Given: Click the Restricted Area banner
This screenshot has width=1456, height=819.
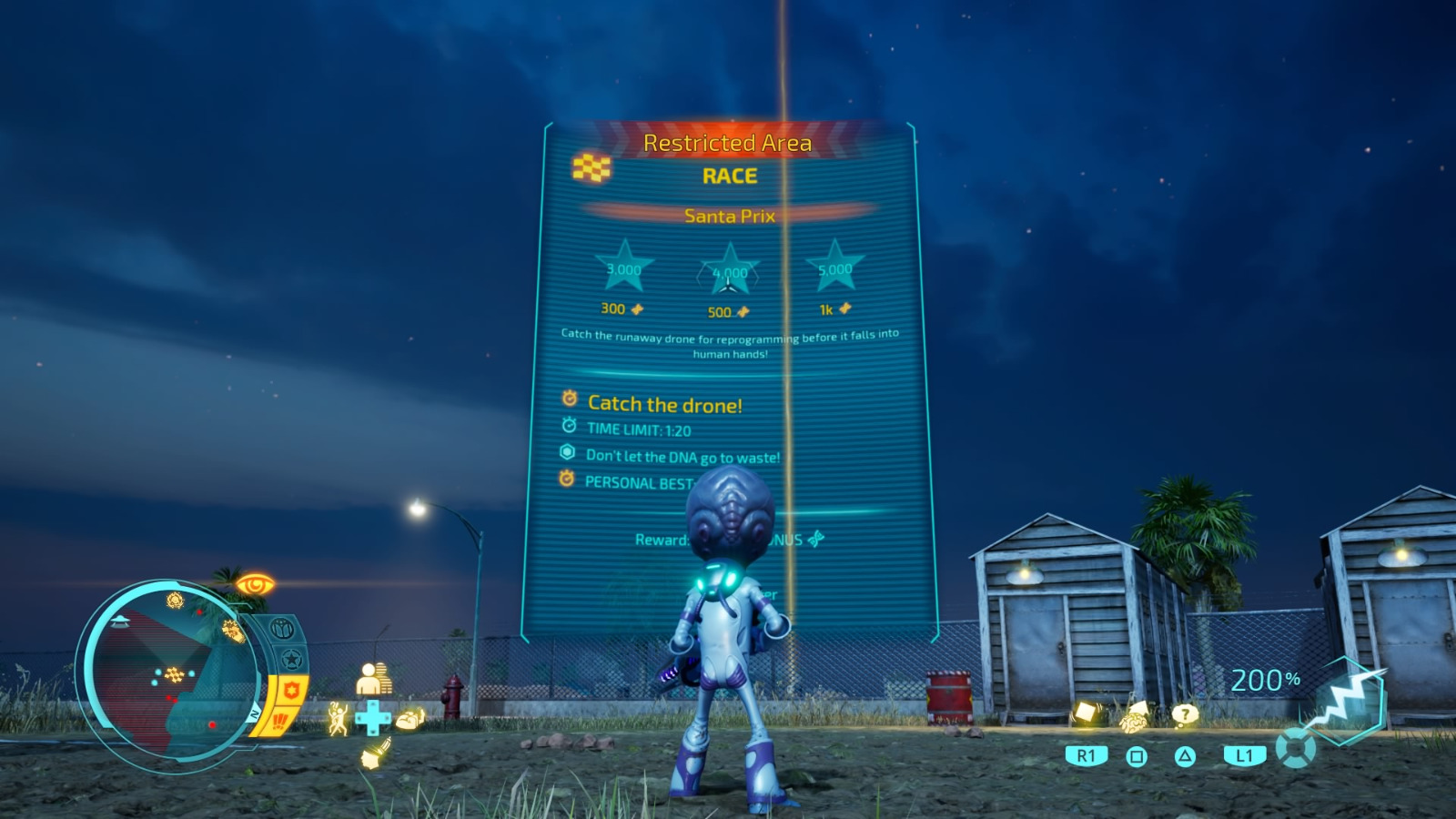Looking at the screenshot, I should click(728, 141).
